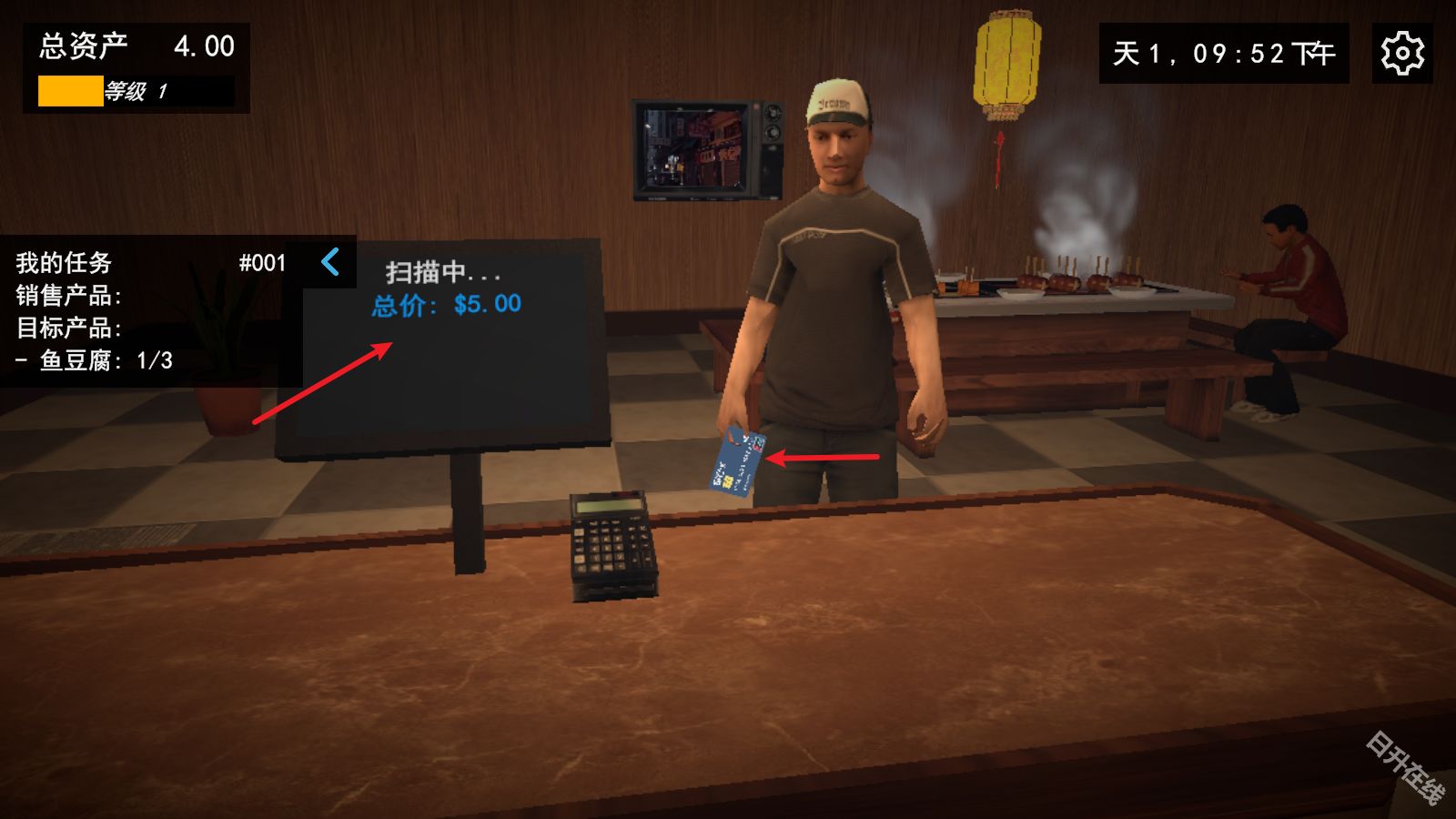The image size is (1456, 819).
Task: Collapse the task panel with the blue arrow
Action: [330, 262]
